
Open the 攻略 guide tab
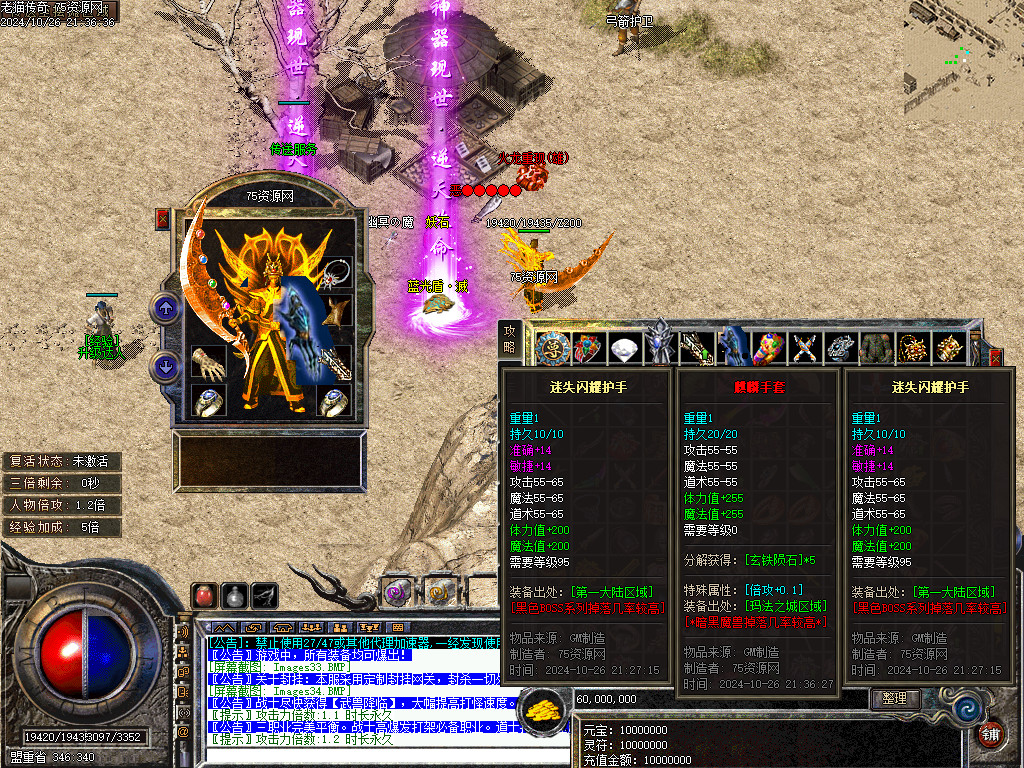[510, 339]
